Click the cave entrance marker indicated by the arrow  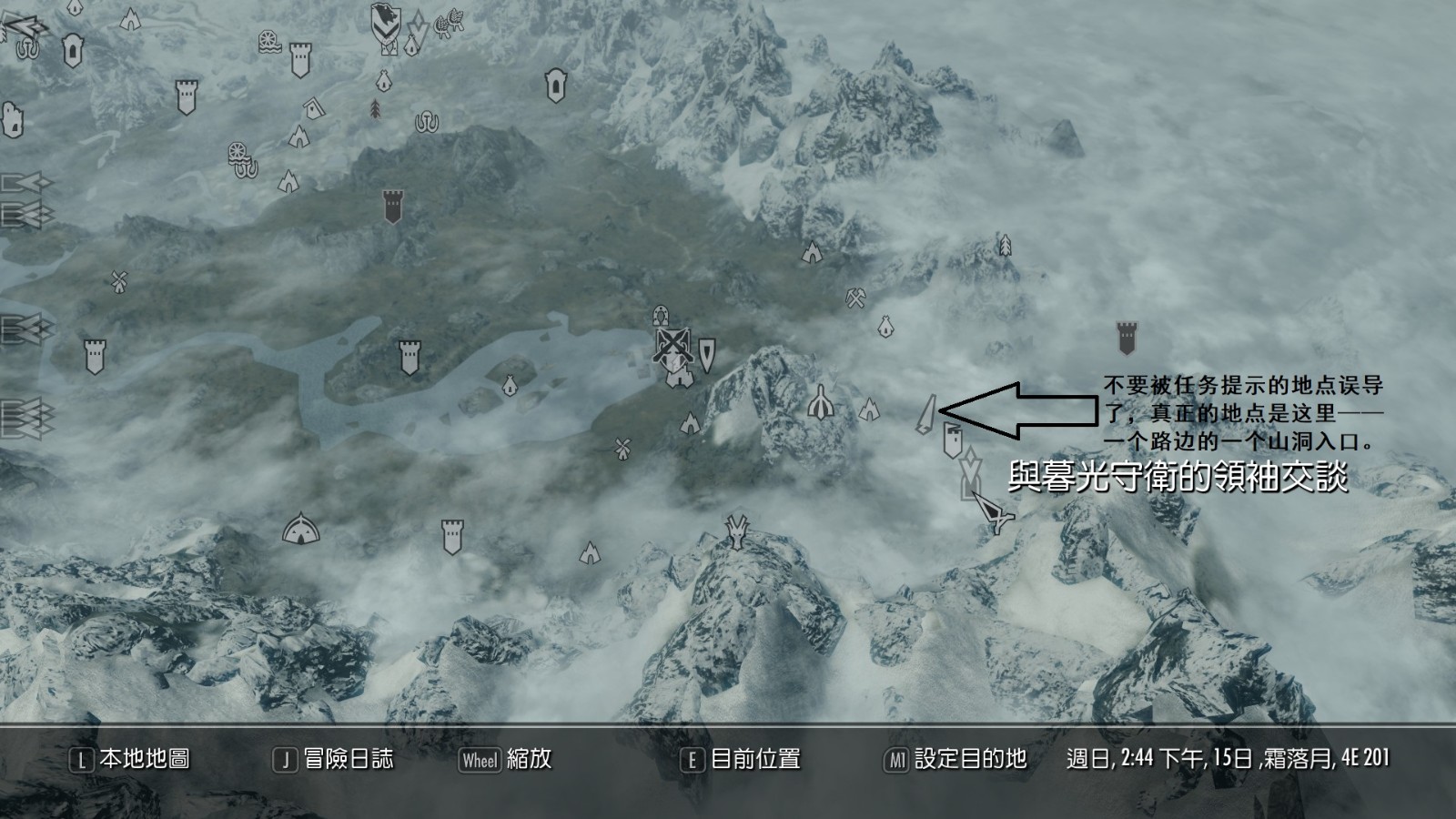click(928, 411)
